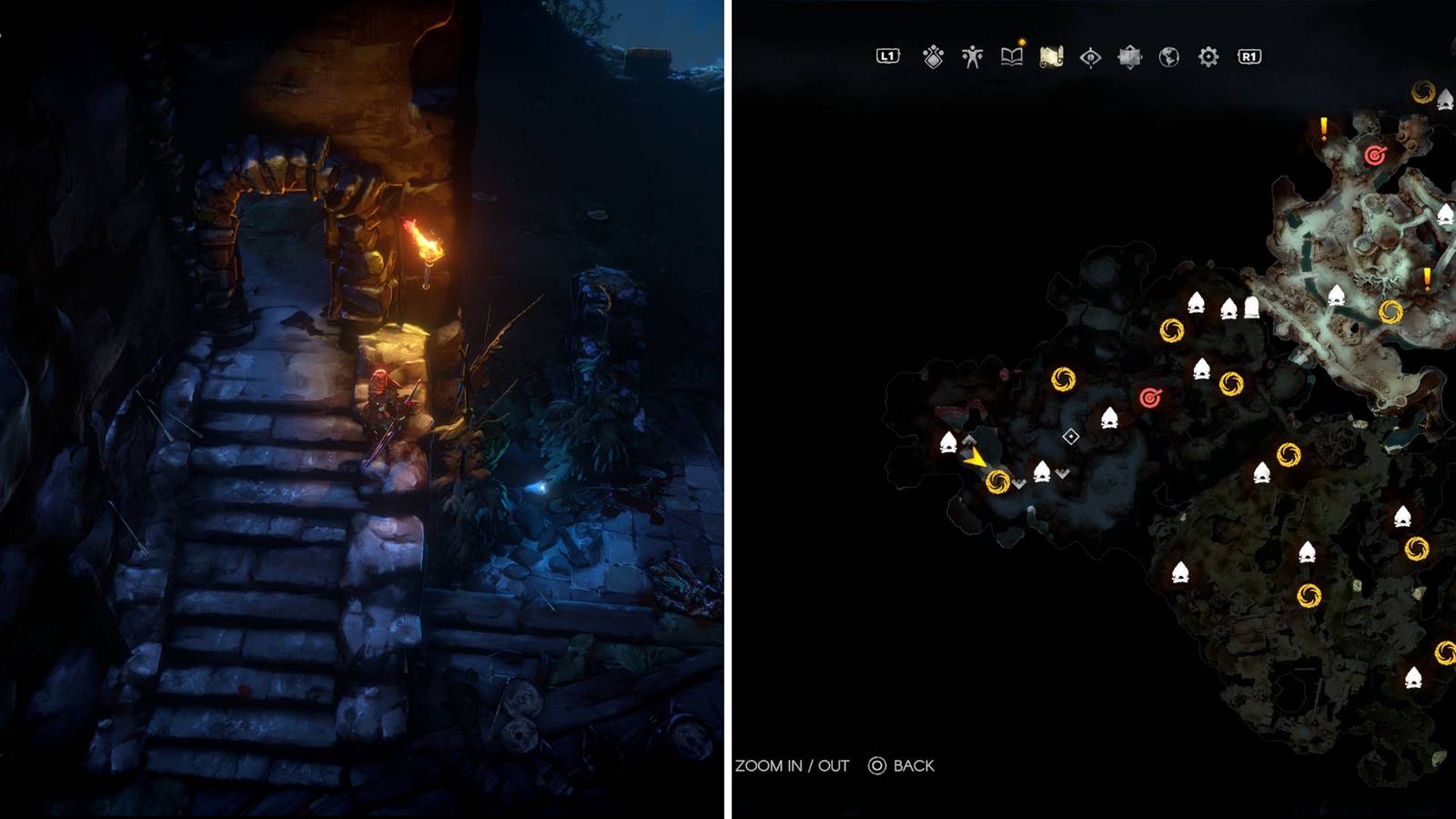Image resolution: width=1456 pixels, height=819 pixels.
Task: Open the journal book icon
Action: [x=1012, y=56]
